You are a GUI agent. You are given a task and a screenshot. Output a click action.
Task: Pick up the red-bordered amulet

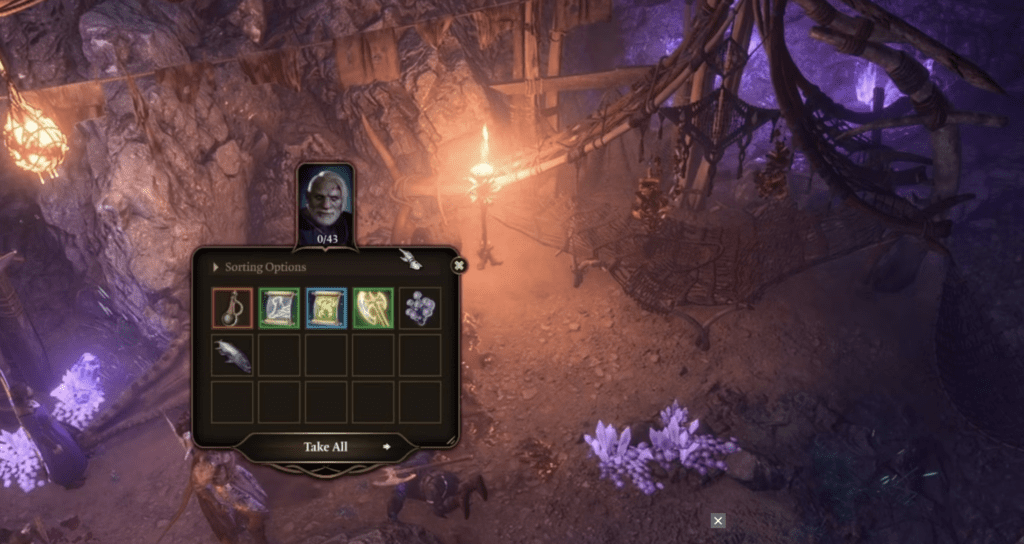pos(232,308)
